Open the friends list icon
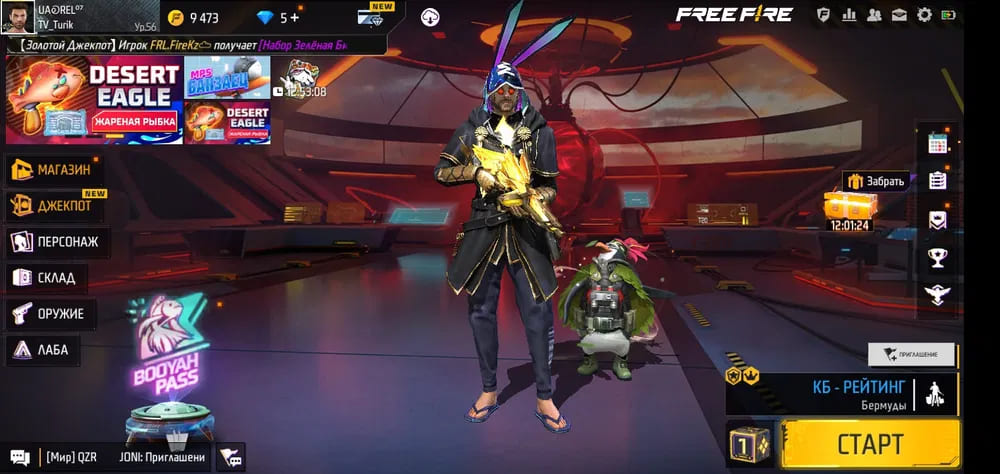1000x474 pixels. pos(874,15)
